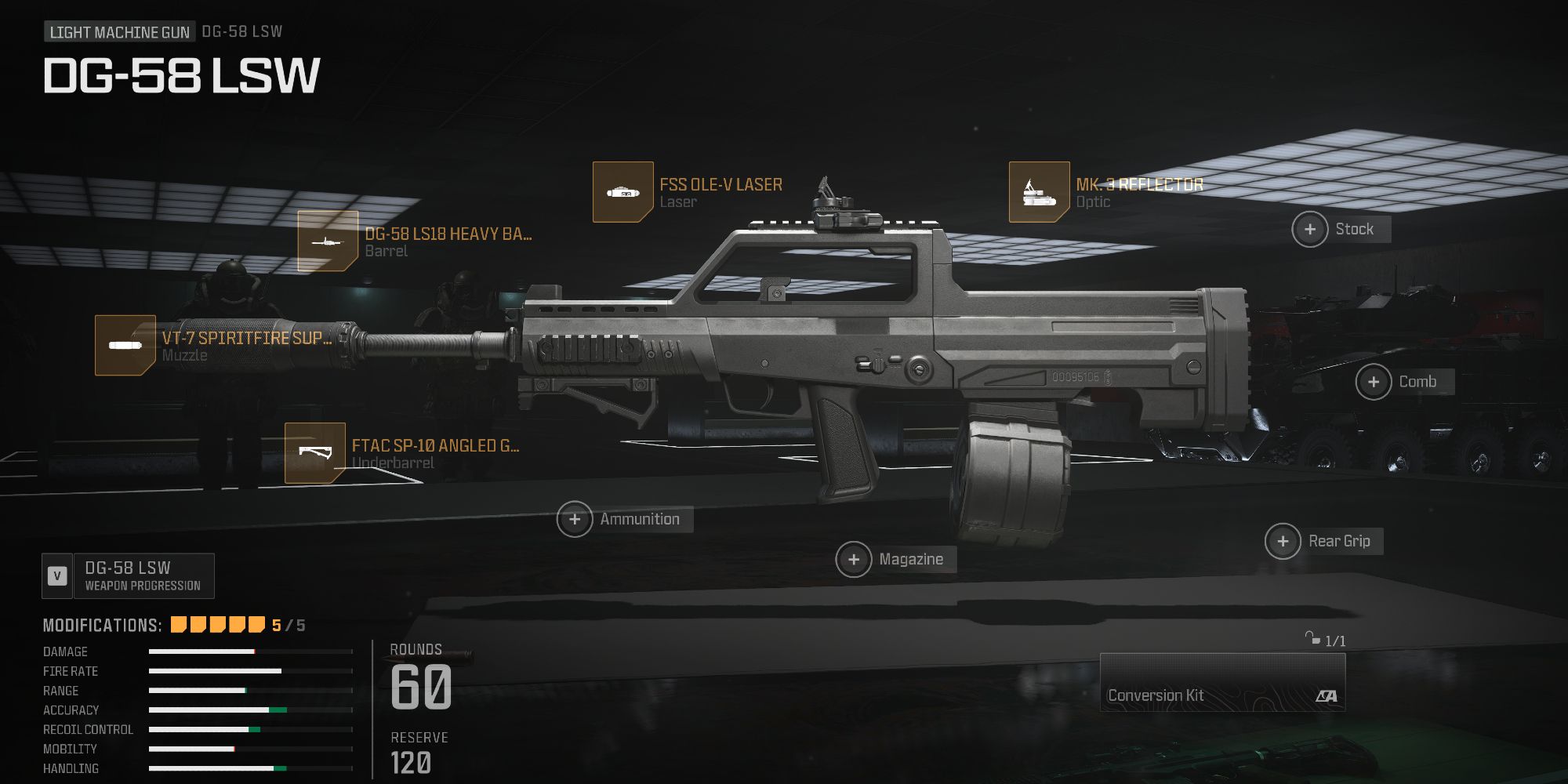
Task: Expand the Comb attachment slot
Action: pos(1374,382)
